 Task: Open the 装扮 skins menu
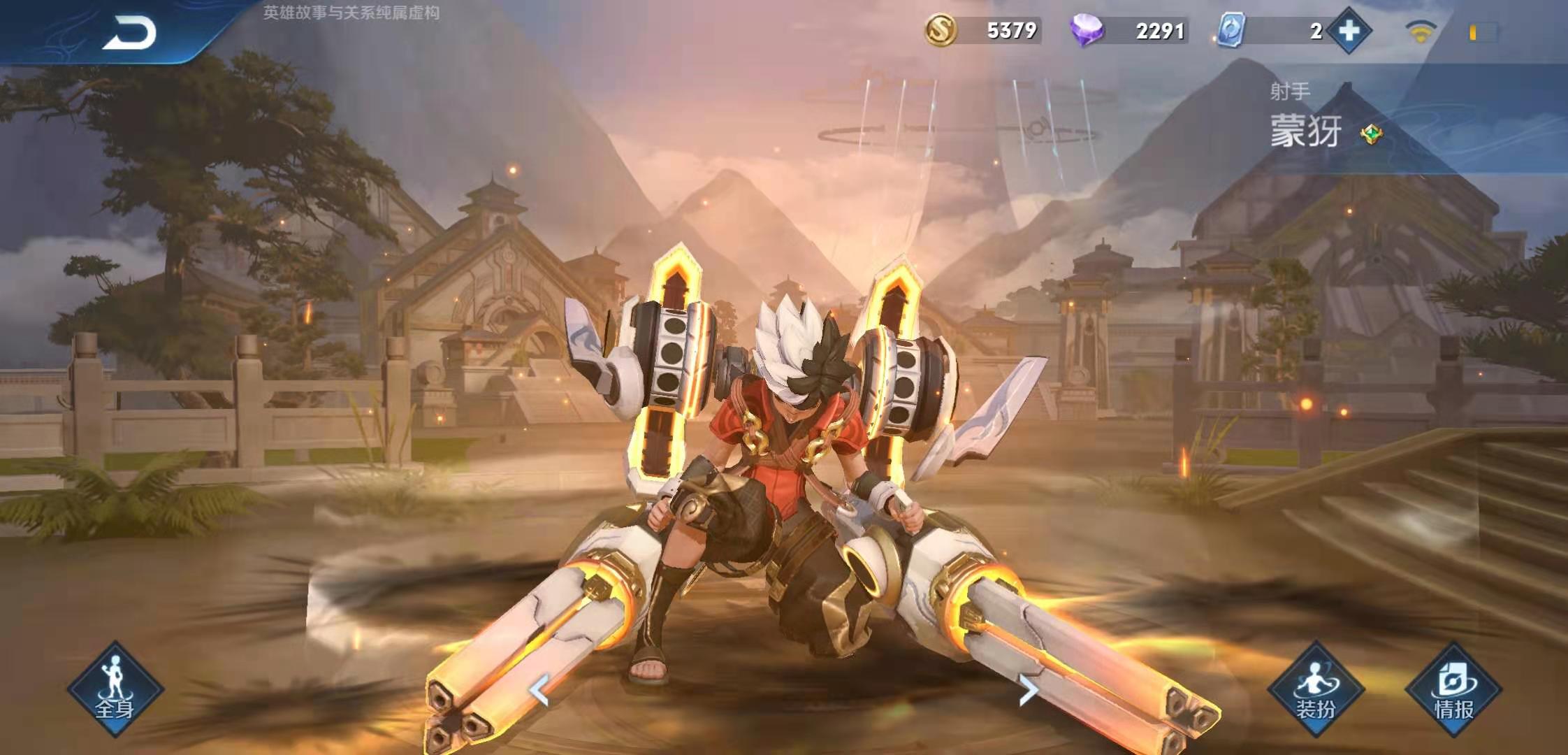(x=1316, y=689)
